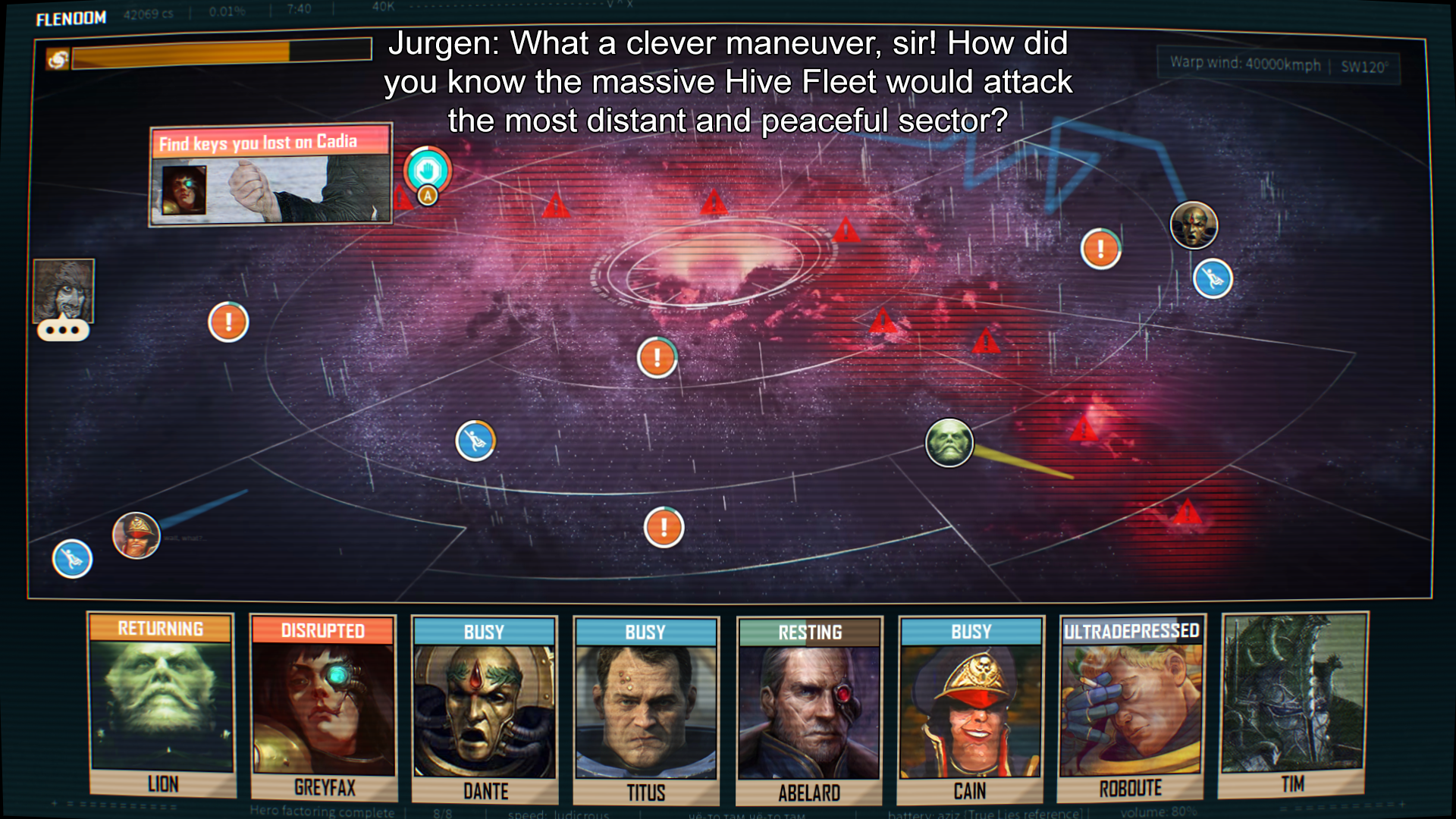Open the speech bubble under the portrait
1456x819 pixels.
point(63,331)
